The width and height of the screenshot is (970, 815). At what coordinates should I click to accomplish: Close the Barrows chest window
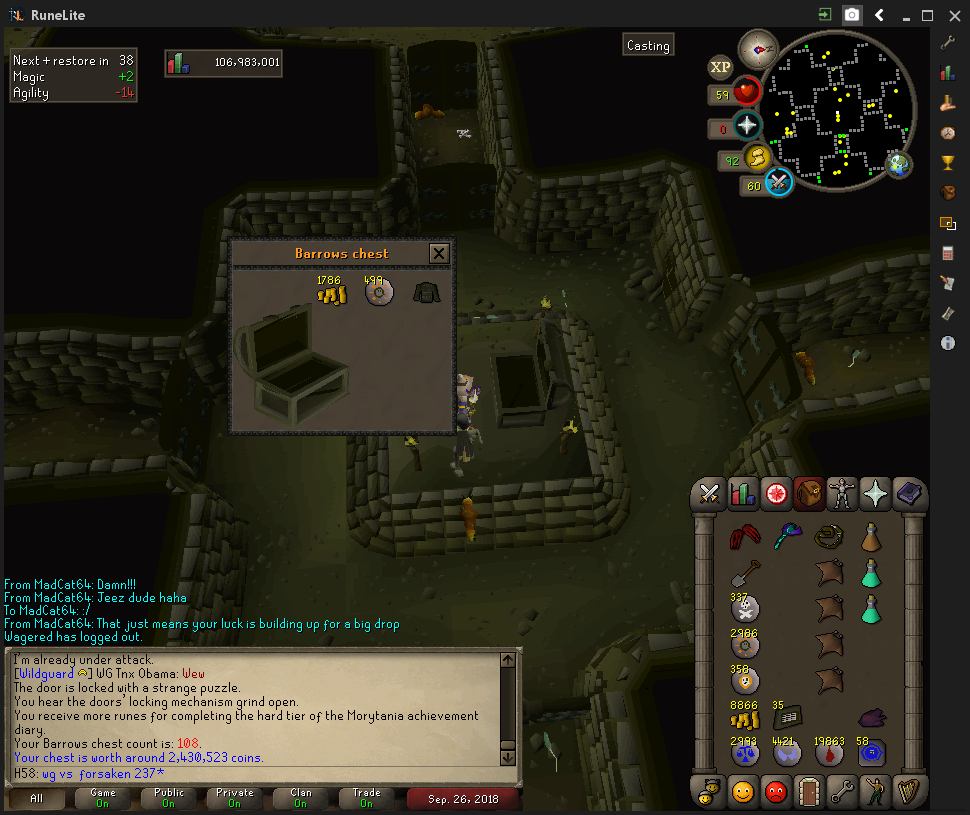point(438,253)
